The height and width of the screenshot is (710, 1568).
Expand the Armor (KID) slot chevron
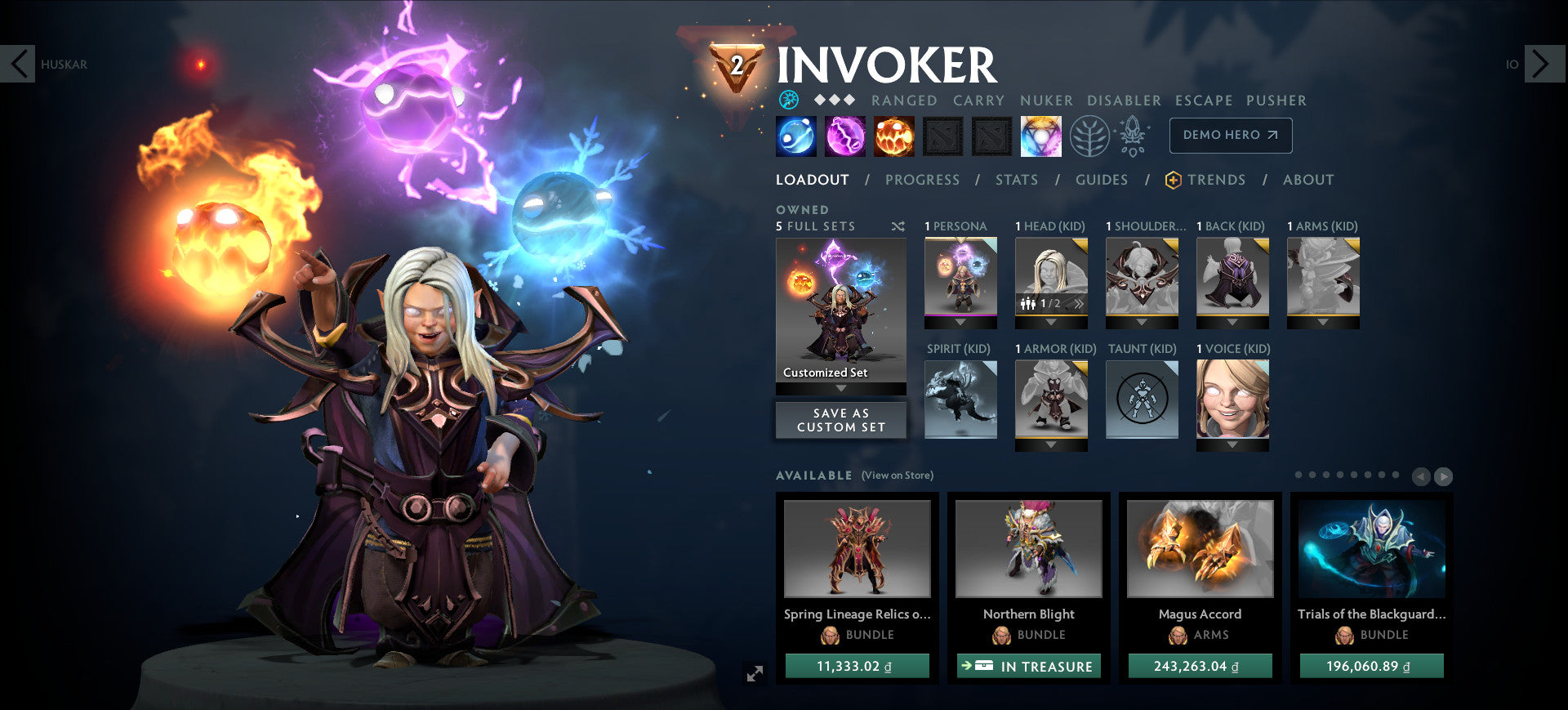click(1051, 446)
